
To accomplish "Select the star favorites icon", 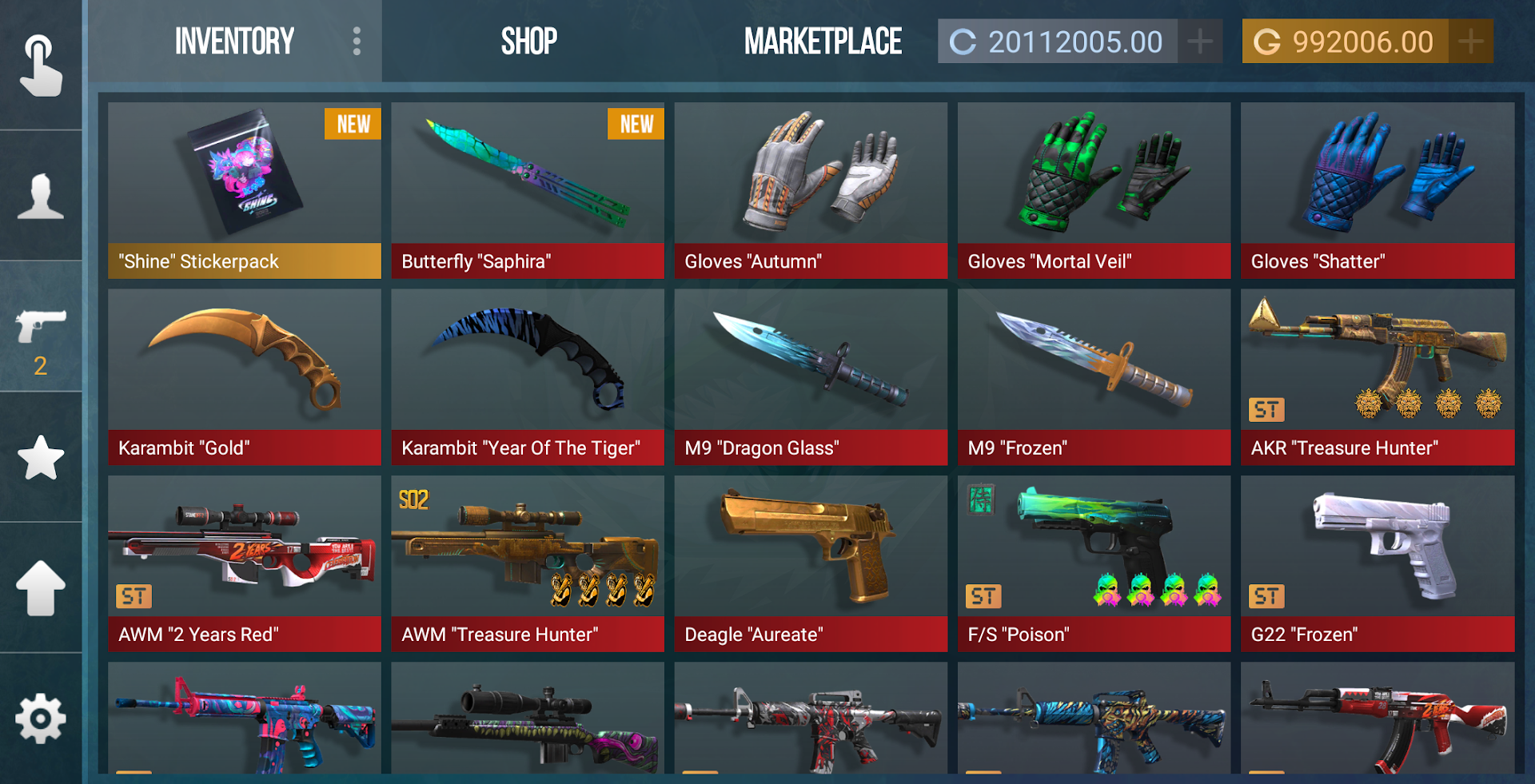I will [42, 458].
